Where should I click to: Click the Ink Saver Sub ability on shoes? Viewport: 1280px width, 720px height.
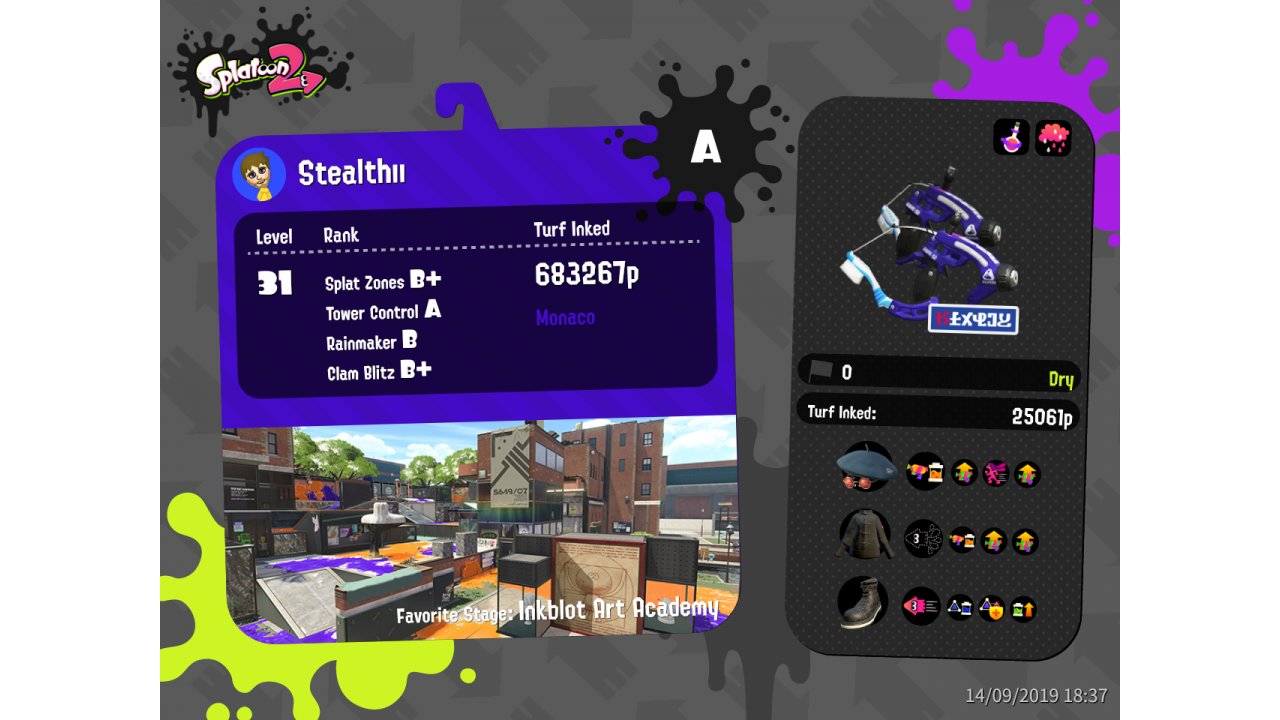(960, 607)
